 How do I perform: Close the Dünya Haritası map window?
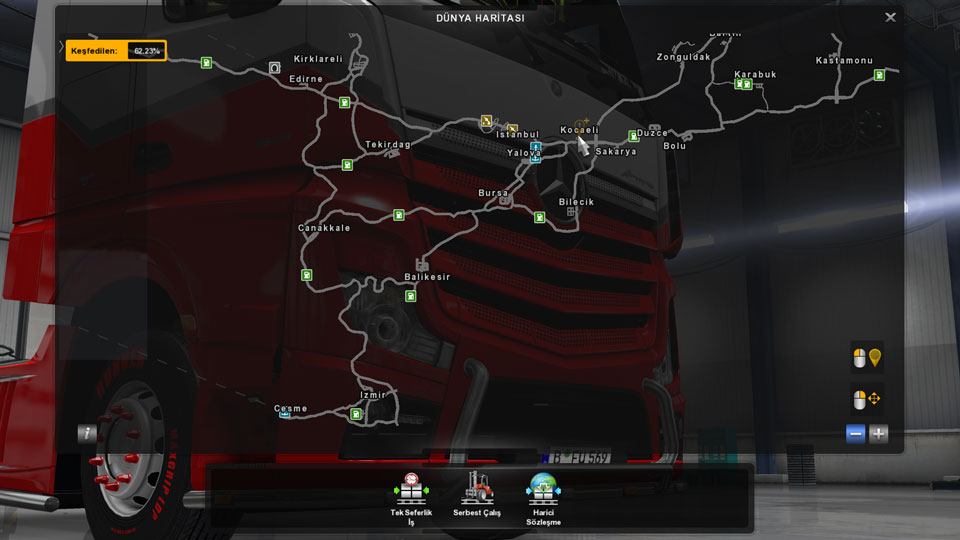point(890,17)
